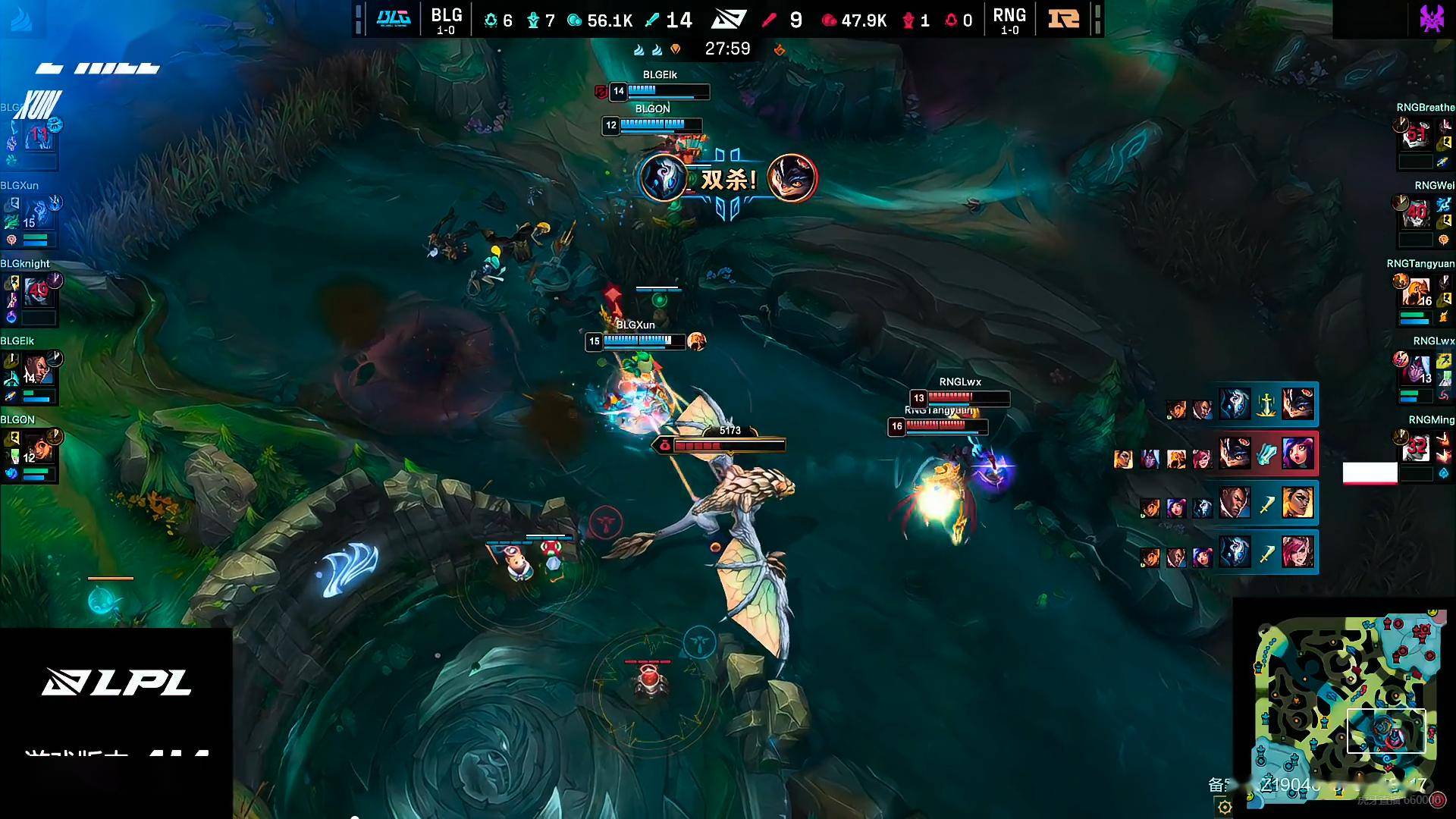Image resolution: width=1456 pixels, height=819 pixels.
Task: Click the RNG team logo in scoreboard
Action: 1063,18
